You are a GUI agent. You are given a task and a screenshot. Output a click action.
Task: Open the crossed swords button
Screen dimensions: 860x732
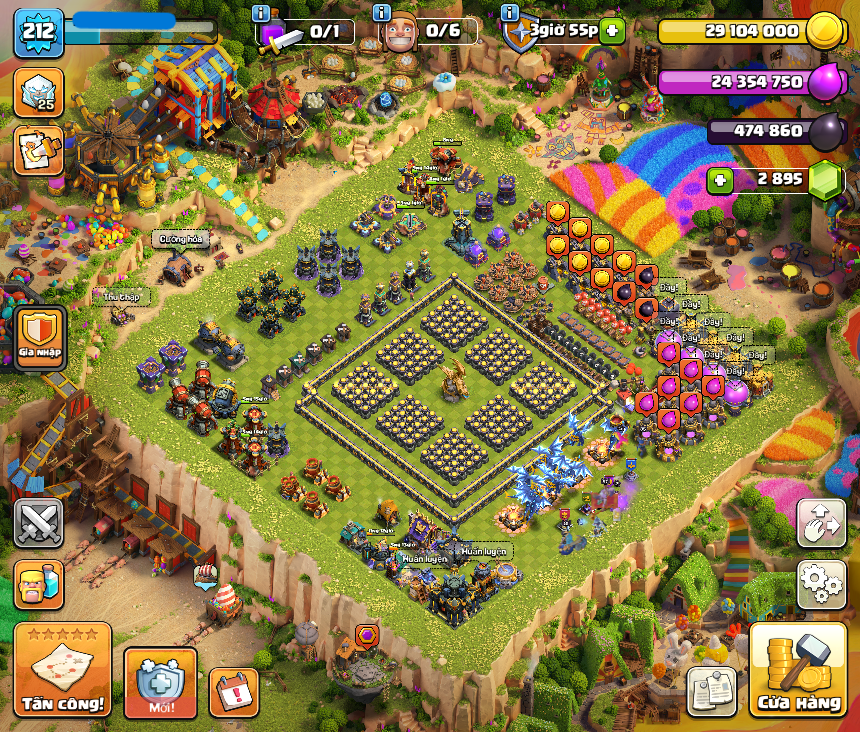pos(39,523)
